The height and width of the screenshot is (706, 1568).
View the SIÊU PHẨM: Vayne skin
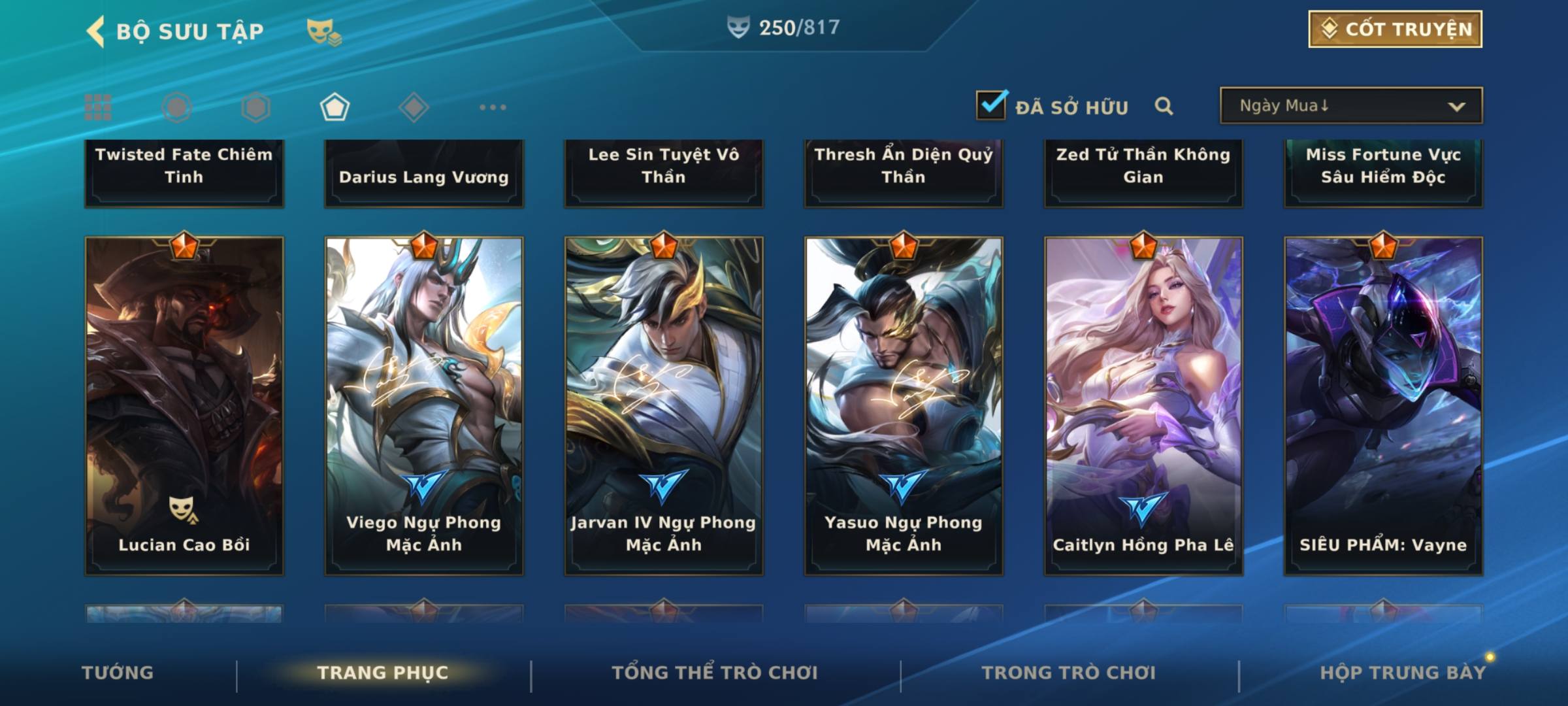[x=1383, y=405]
